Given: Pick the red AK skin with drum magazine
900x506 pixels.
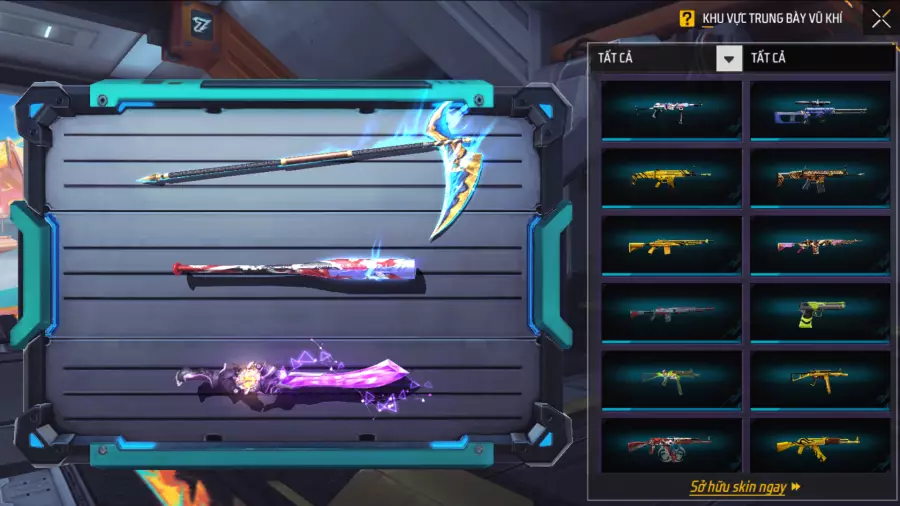Looking at the screenshot, I should coord(672,446).
